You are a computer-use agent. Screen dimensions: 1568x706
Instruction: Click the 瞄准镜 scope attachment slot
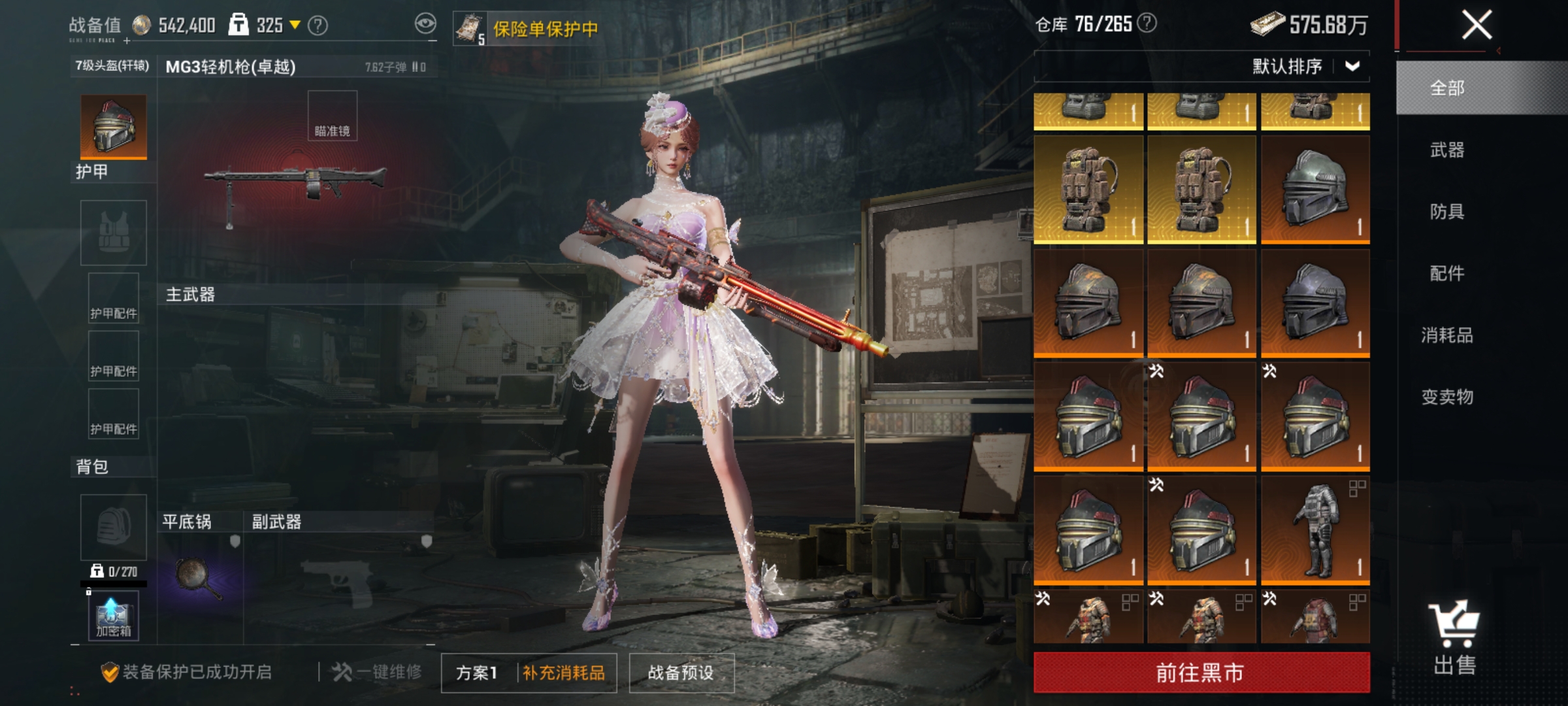332,116
